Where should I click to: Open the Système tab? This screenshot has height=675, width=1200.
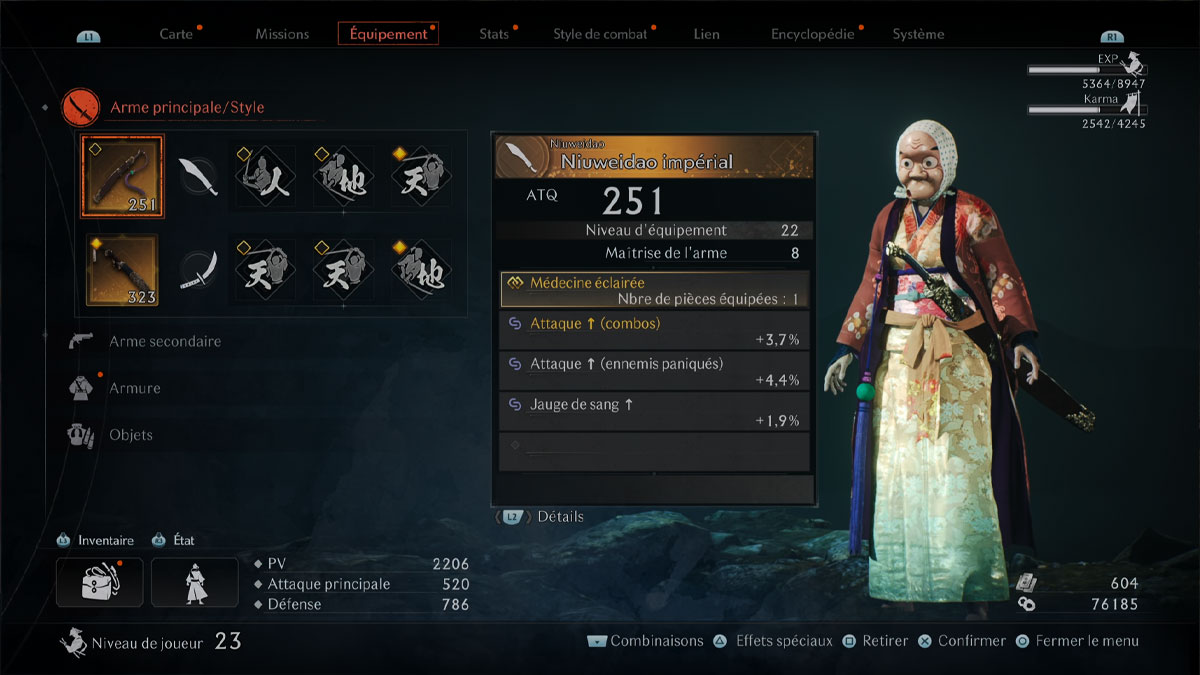tap(918, 34)
